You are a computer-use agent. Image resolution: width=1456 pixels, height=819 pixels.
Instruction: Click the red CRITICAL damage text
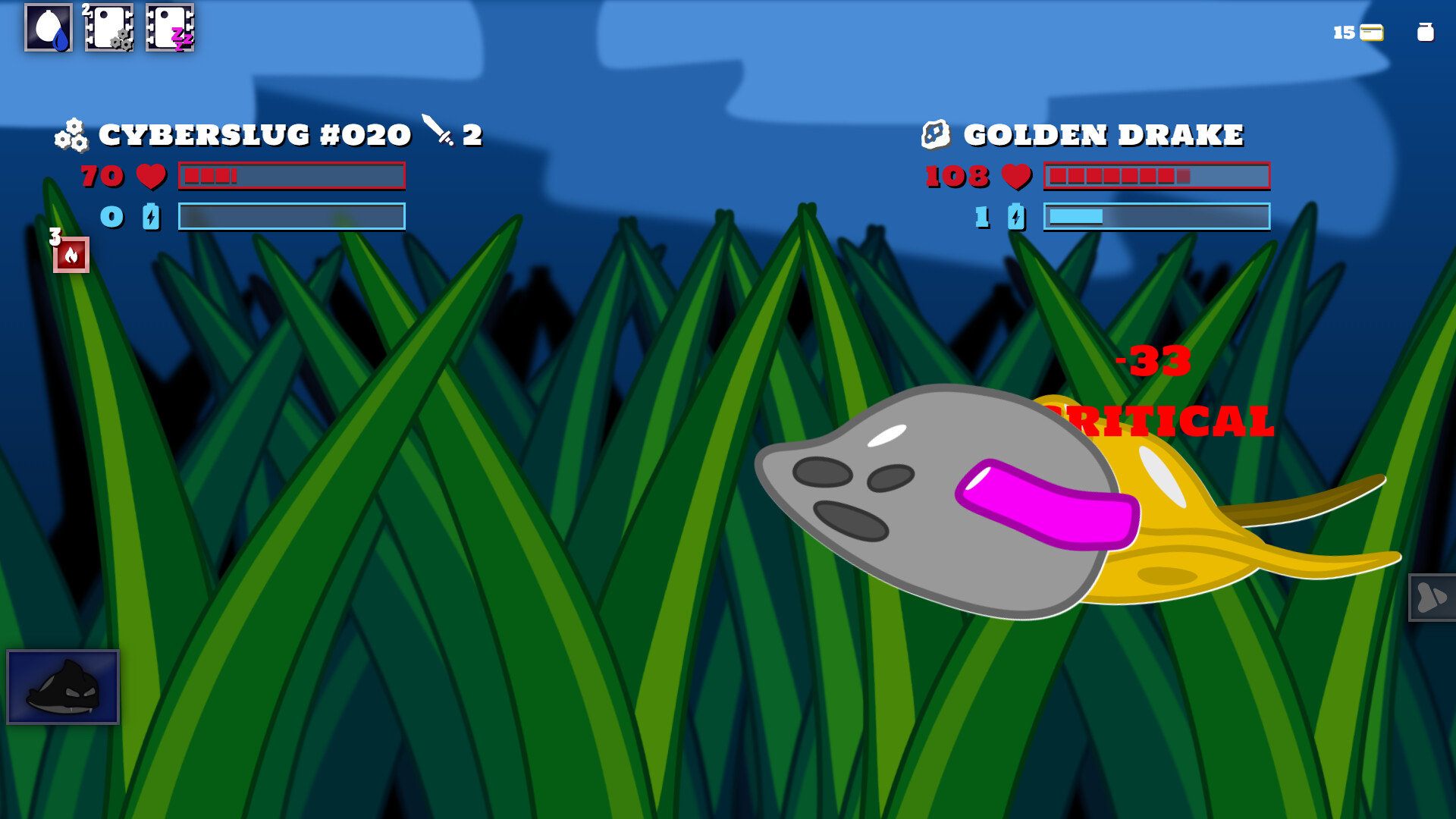(1160, 419)
